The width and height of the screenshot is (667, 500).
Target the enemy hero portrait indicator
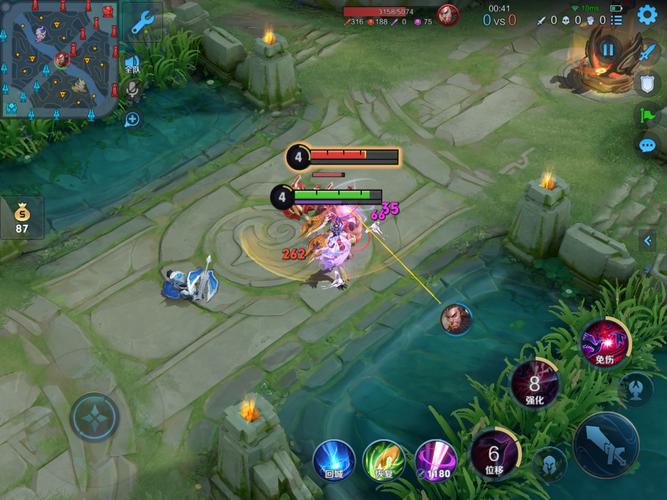click(x=456, y=318)
